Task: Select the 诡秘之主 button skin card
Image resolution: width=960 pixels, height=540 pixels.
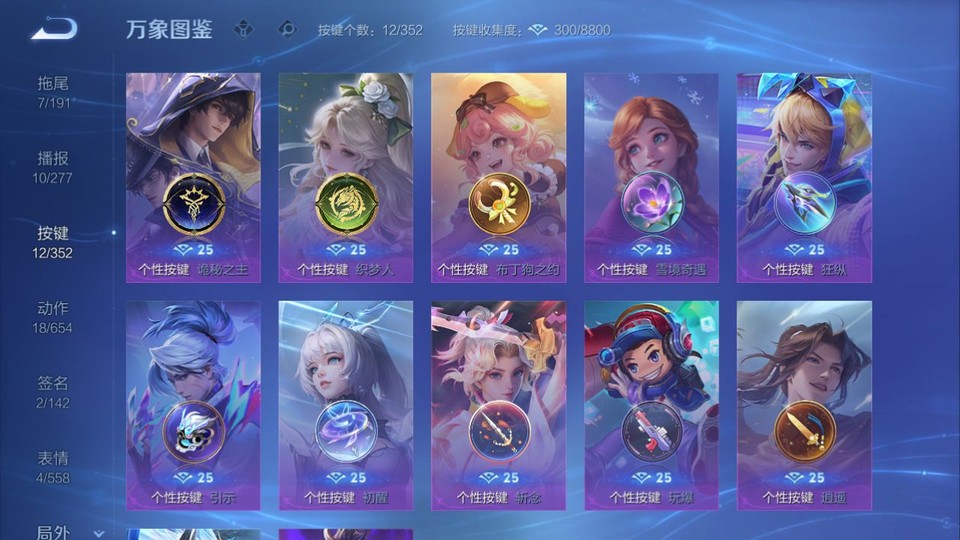Action: 193,178
